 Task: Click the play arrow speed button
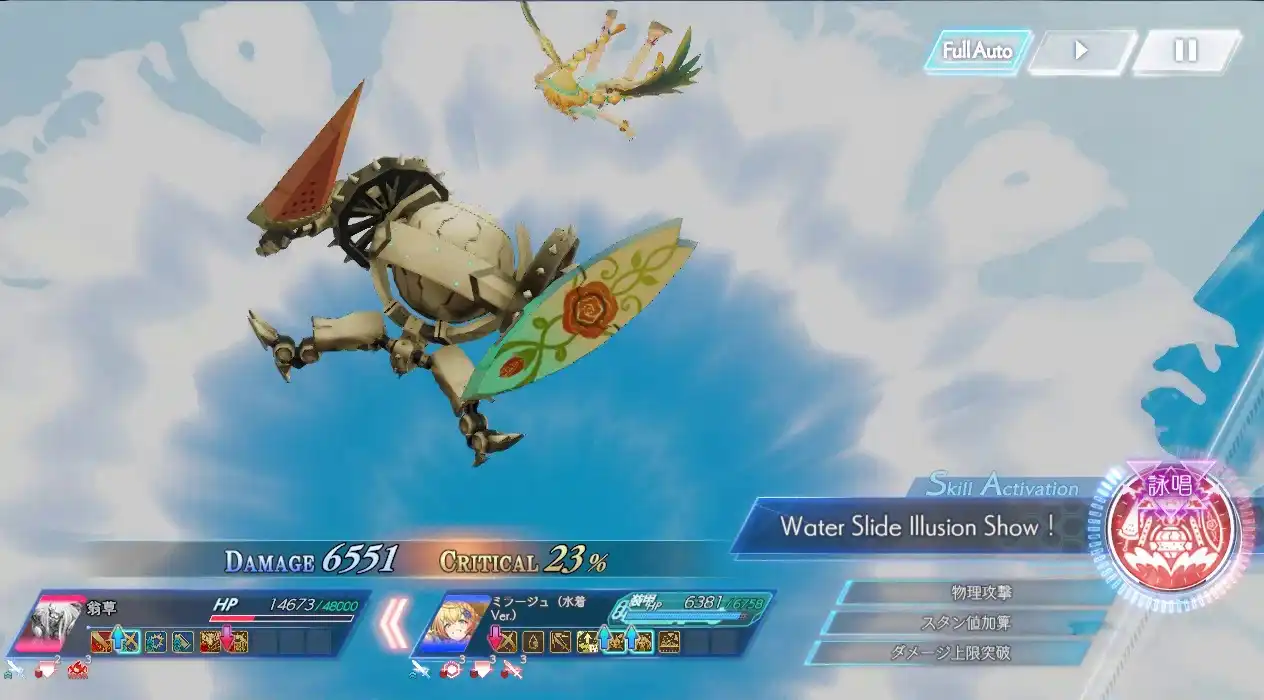click(1082, 51)
